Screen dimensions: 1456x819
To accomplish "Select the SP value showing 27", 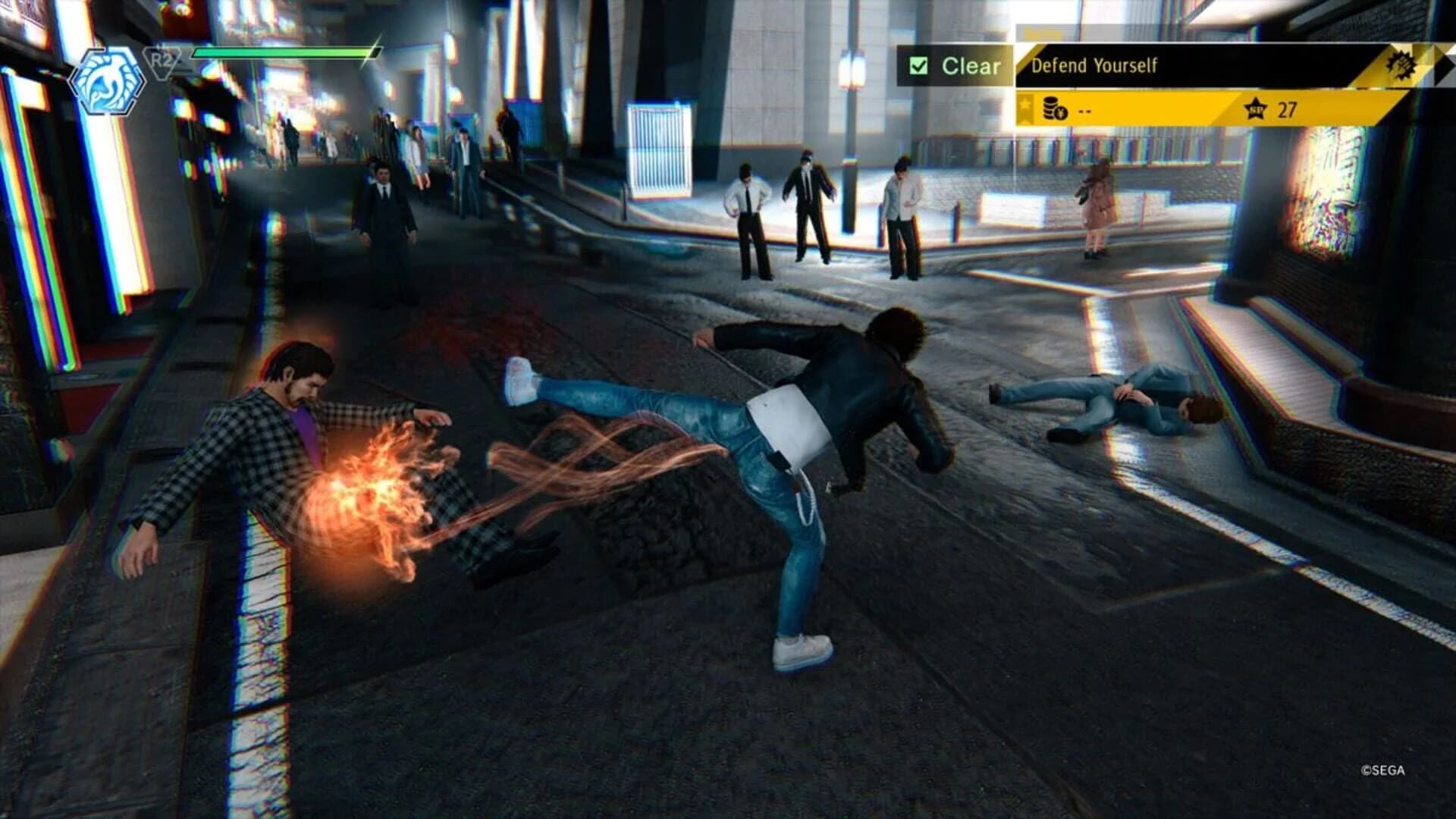I will tap(1287, 108).
